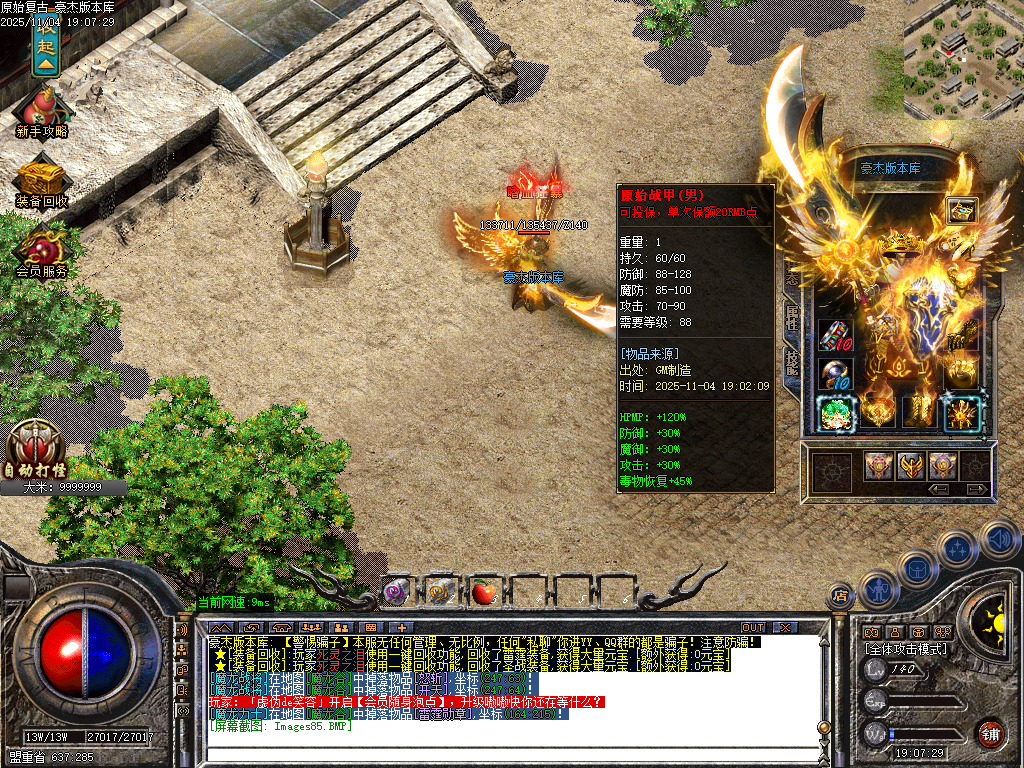
Task: Toggle the 自动打怪 auto-fight button
Action: [x=37, y=447]
